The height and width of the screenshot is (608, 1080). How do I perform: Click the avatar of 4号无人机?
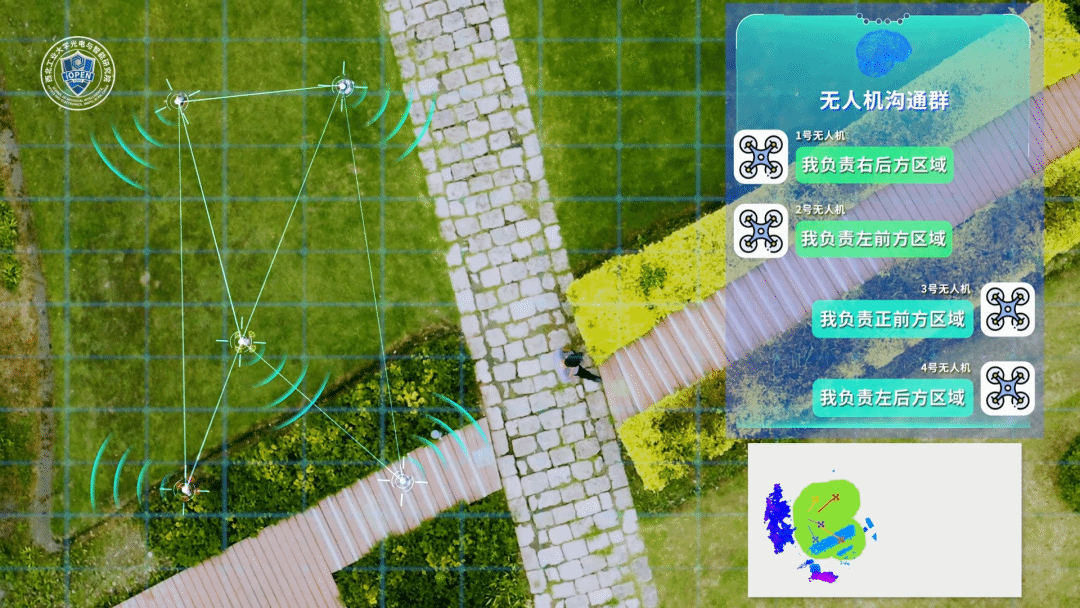[x=1007, y=388]
